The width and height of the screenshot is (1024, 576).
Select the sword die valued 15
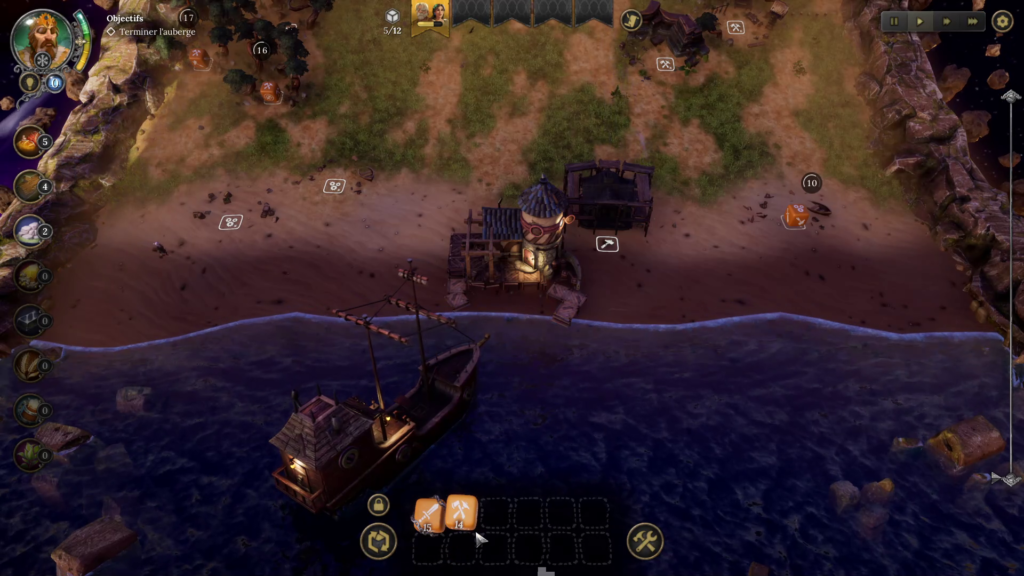coord(429,514)
